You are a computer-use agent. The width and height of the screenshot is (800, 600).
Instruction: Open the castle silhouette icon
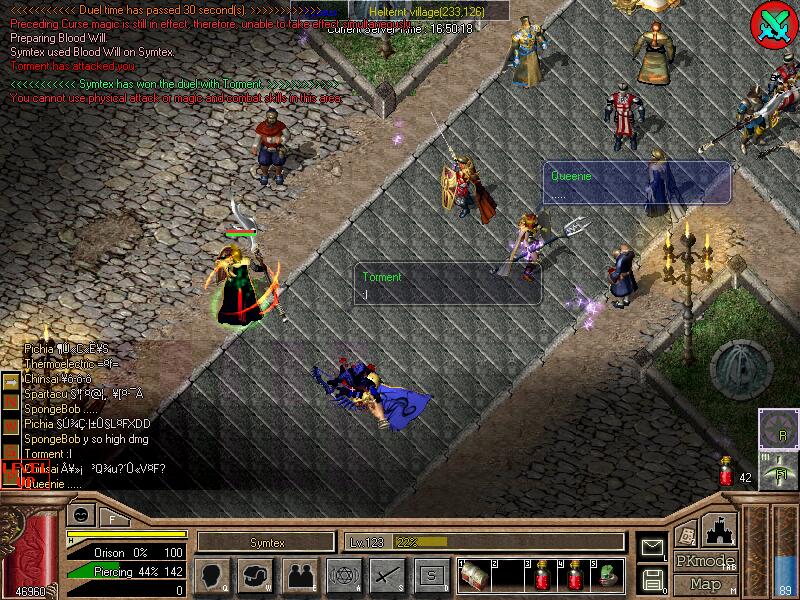(722, 529)
